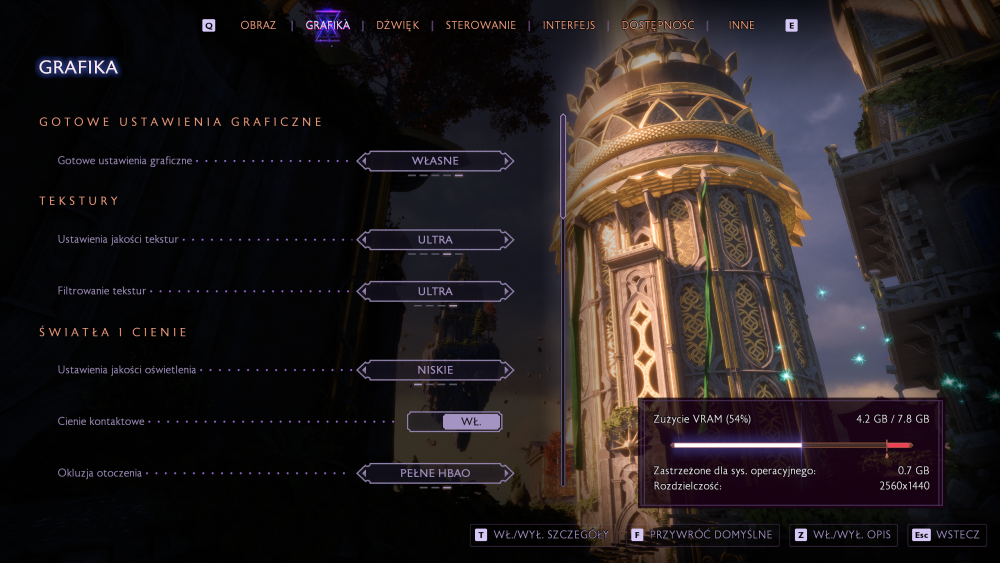Choose Przywróć domyślne to reset settings
Screen dimensions: 1000x563
point(703,535)
